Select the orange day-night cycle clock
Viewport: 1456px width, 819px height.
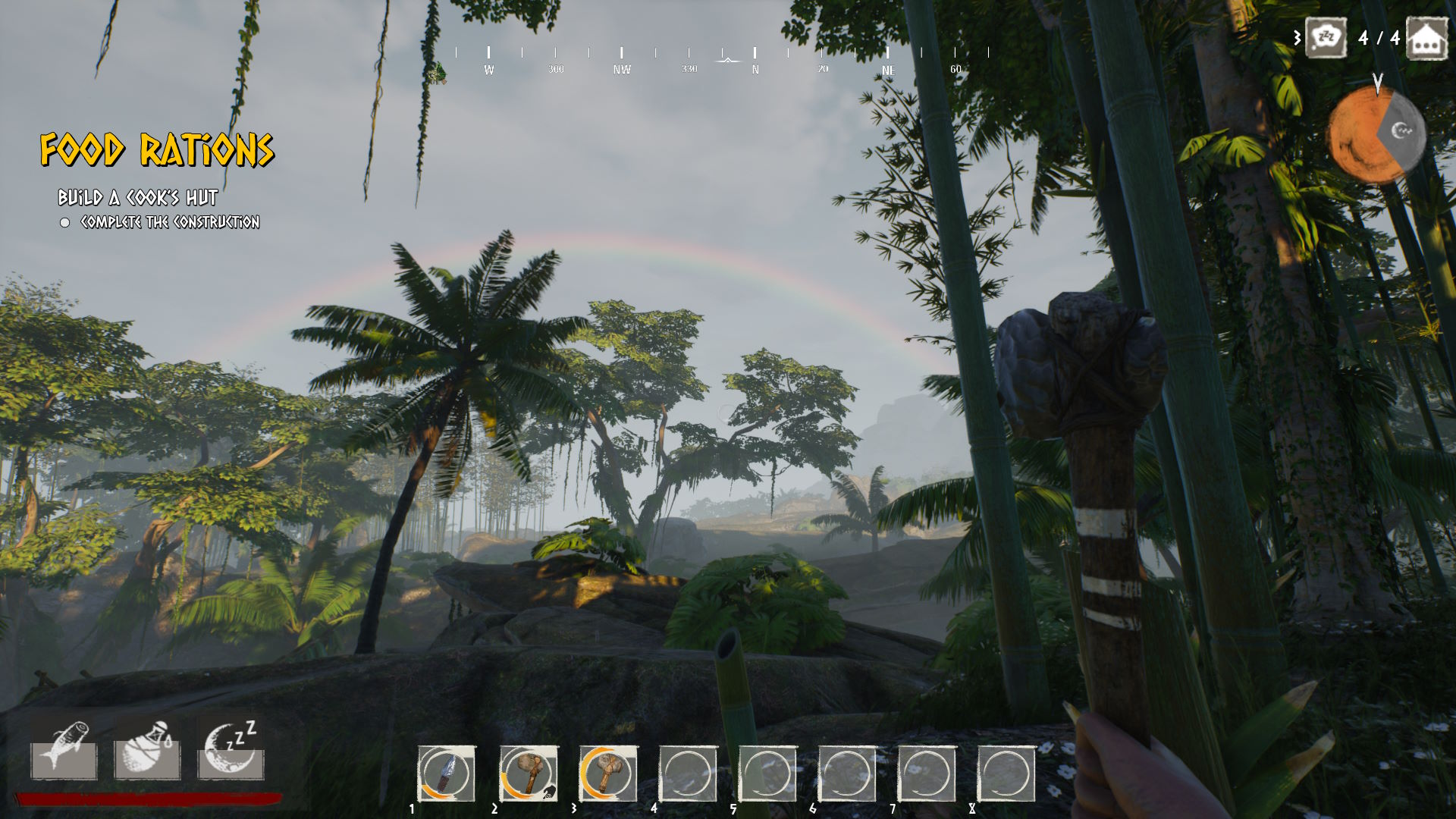point(1376,134)
